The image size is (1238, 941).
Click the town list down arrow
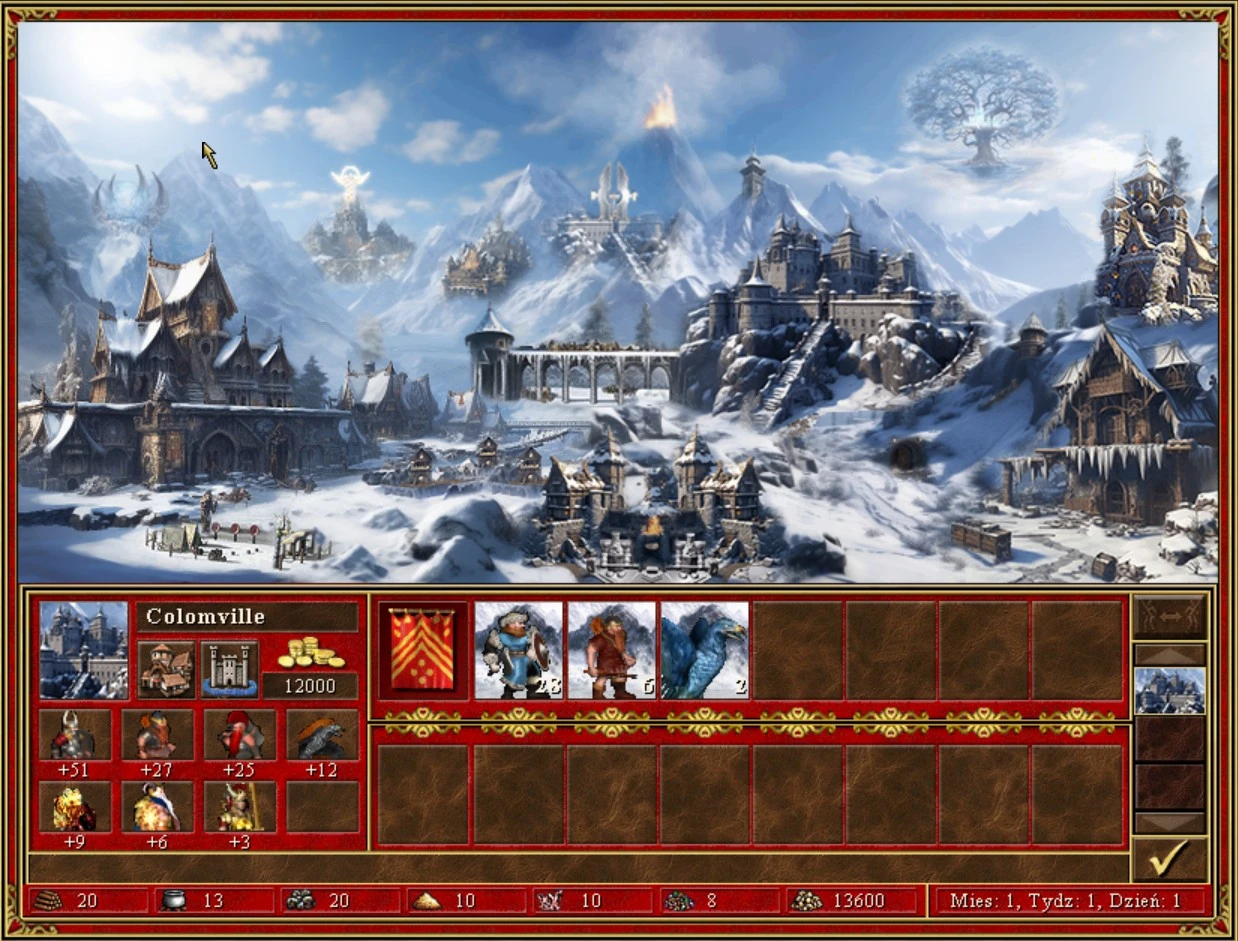point(1169,822)
